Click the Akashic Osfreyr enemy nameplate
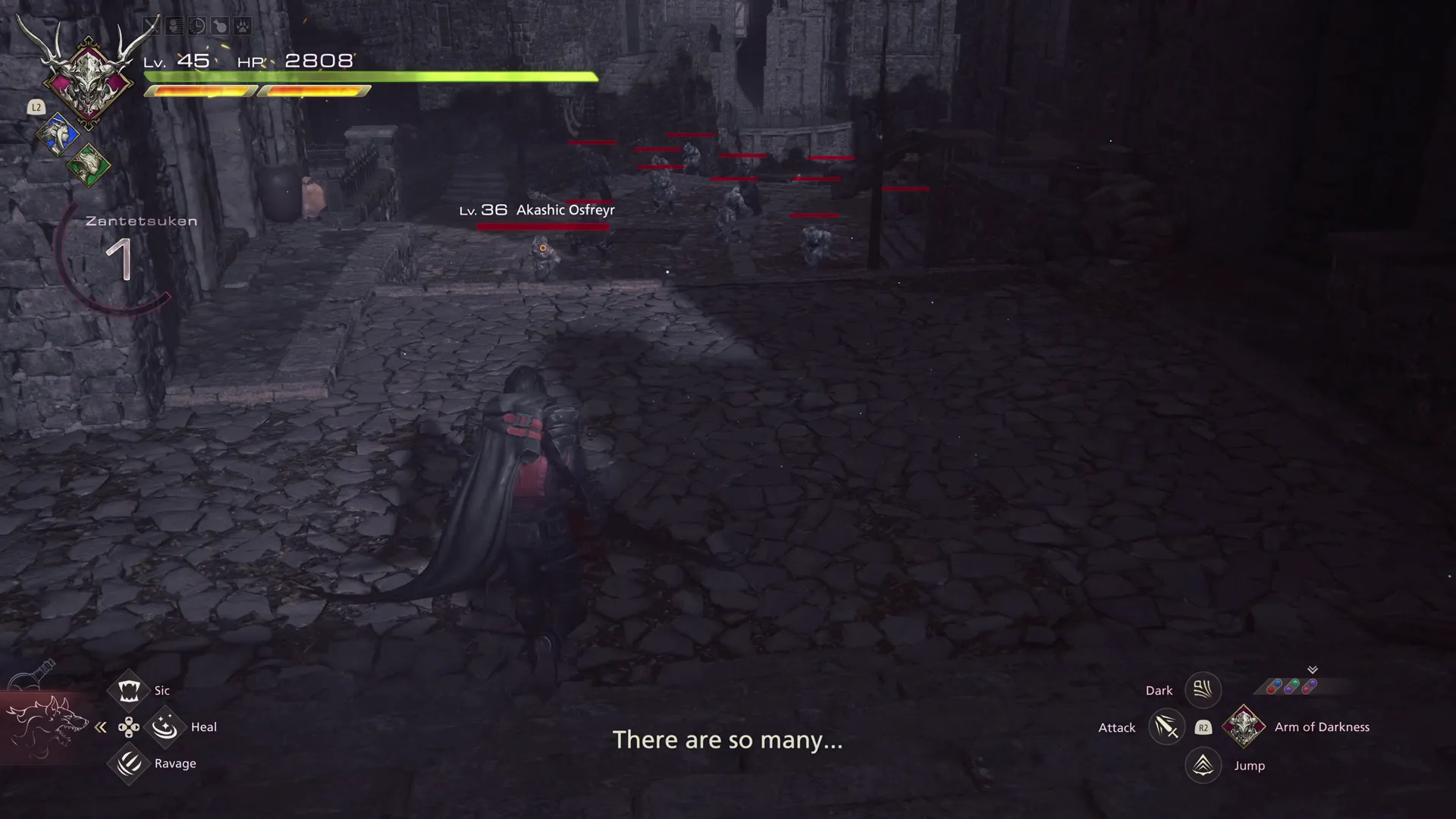Viewport: 1456px width, 819px height. click(x=538, y=210)
